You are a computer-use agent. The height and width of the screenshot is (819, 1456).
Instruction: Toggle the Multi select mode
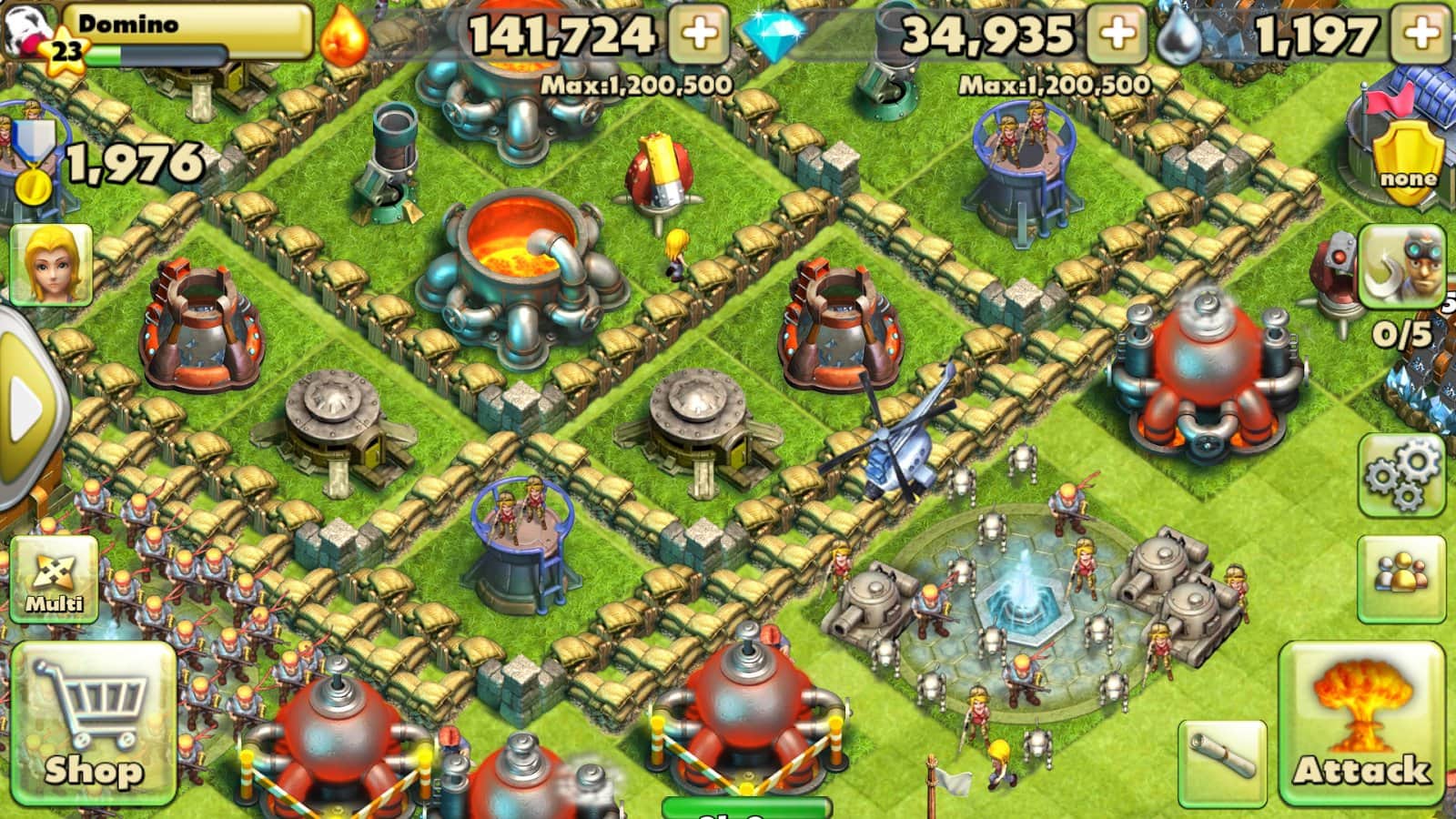[x=54, y=580]
